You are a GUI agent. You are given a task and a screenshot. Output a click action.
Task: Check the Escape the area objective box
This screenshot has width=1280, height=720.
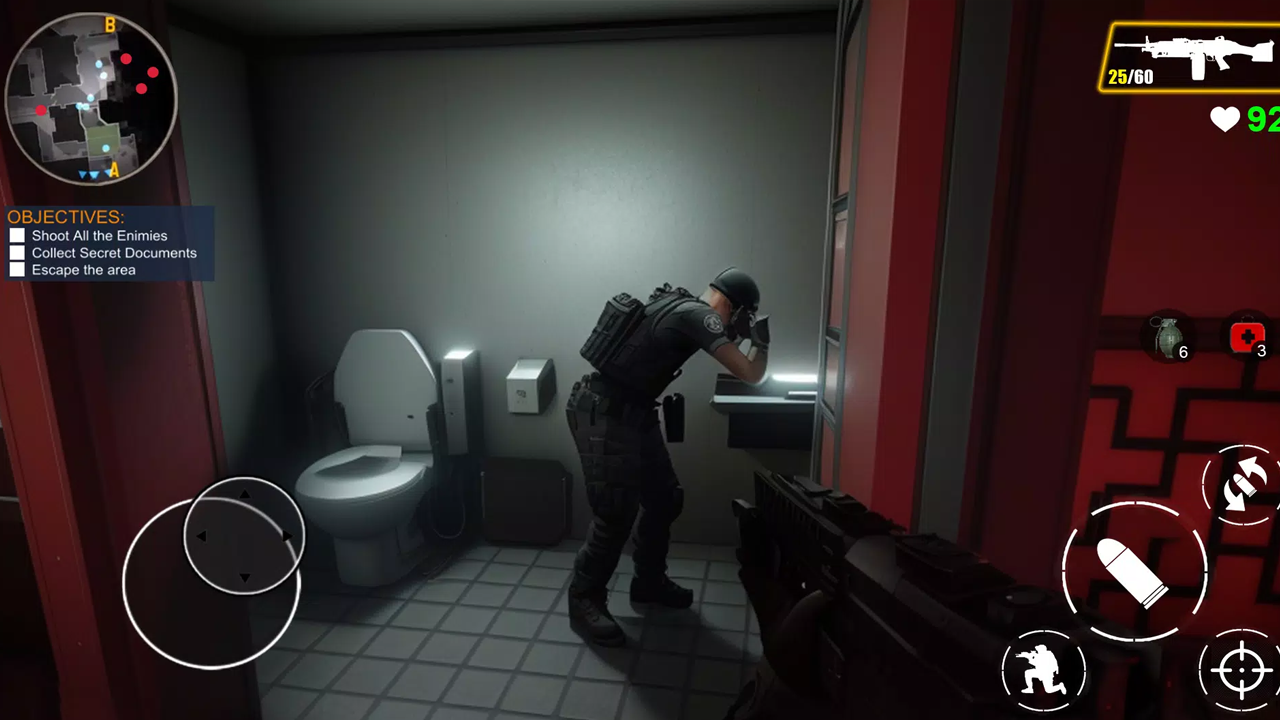(x=17, y=270)
